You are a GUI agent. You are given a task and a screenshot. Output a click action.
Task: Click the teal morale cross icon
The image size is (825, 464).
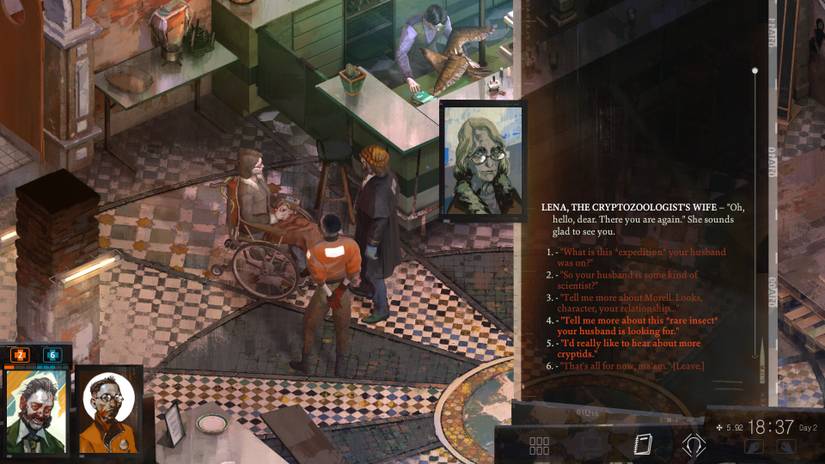(52, 355)
